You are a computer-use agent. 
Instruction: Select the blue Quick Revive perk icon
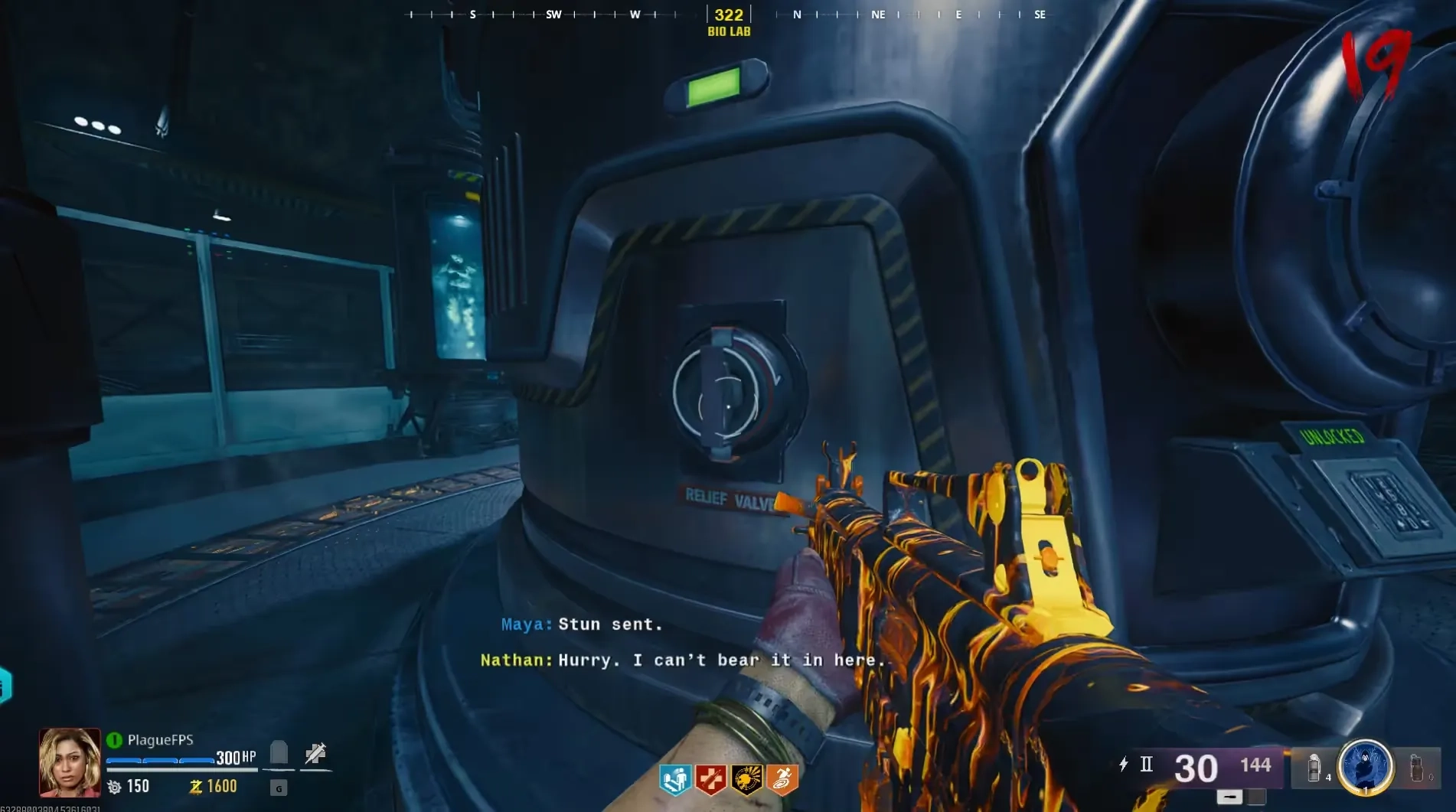point(675,779)
